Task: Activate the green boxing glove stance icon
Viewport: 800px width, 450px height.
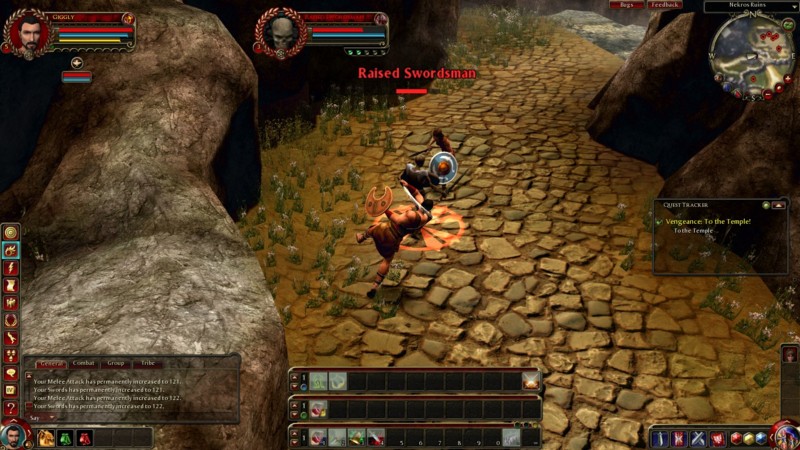Action: (65, 438)
